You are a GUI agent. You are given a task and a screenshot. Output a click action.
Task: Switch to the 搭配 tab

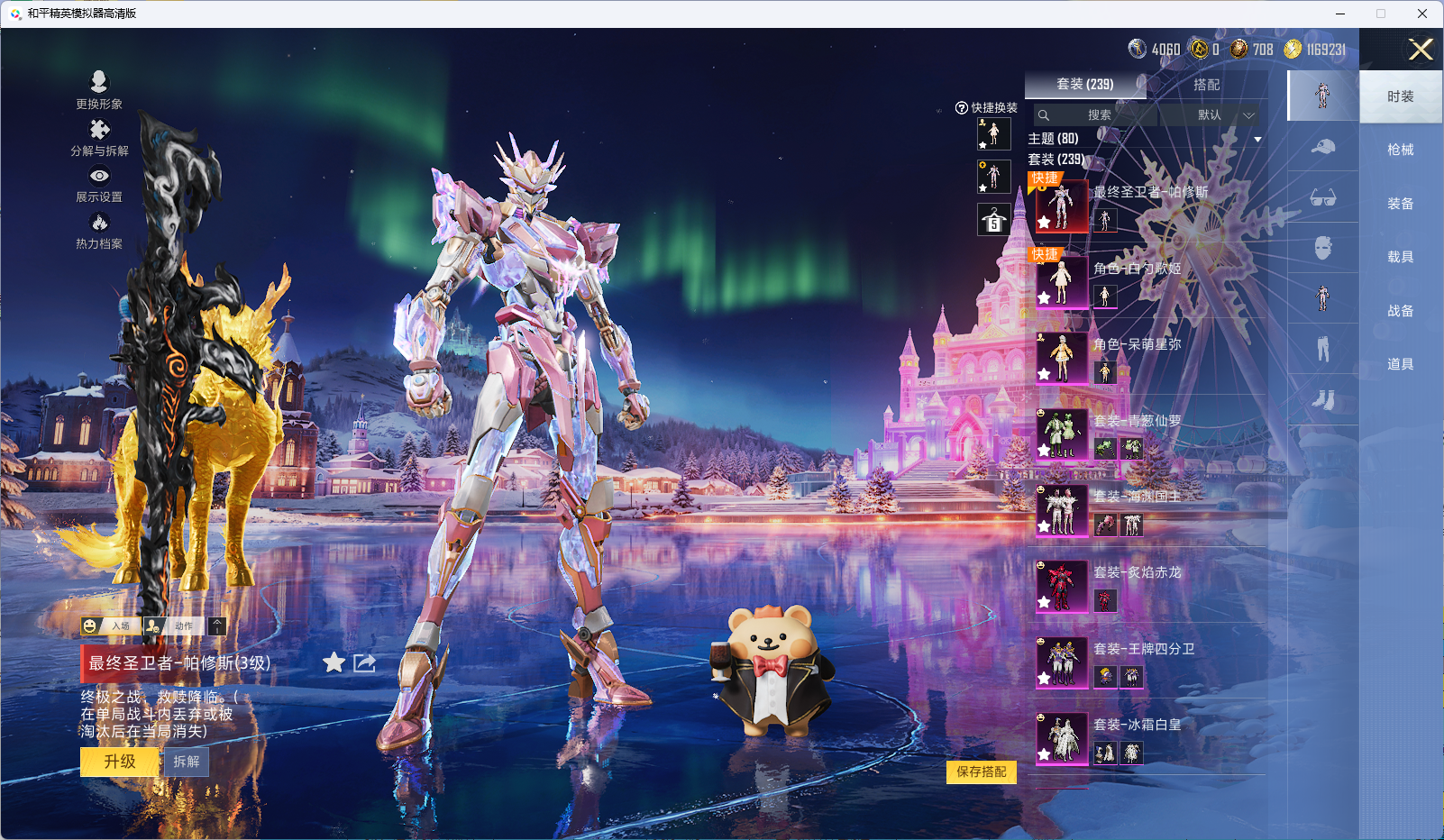(x=1206, y=85)
